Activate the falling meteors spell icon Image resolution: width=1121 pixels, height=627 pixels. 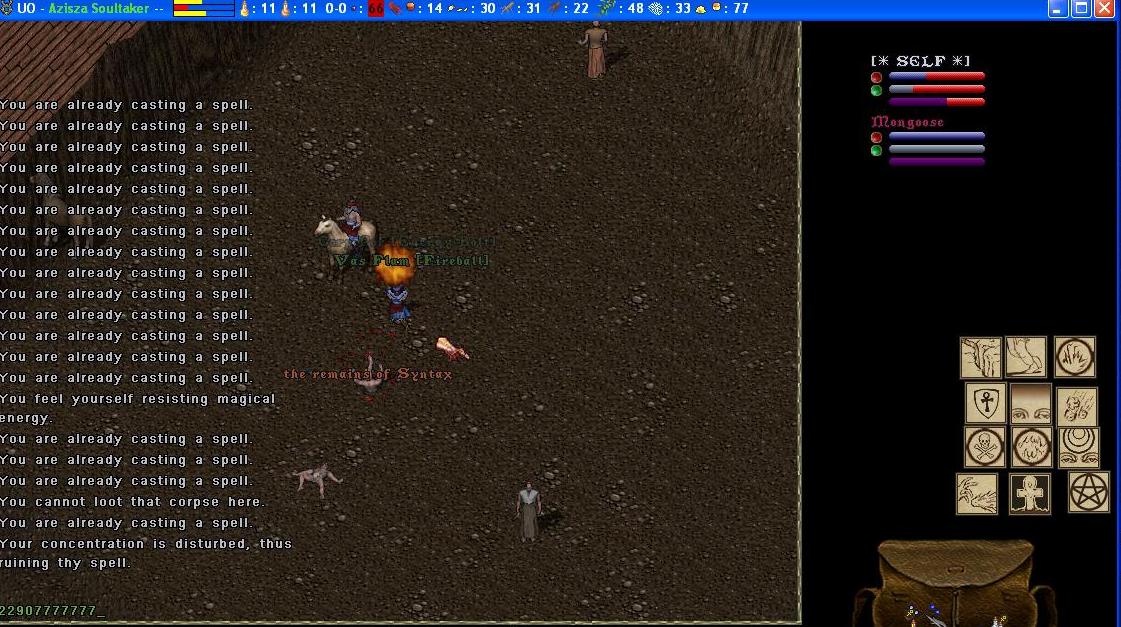pyautogui.click(x=1077, y=408)
